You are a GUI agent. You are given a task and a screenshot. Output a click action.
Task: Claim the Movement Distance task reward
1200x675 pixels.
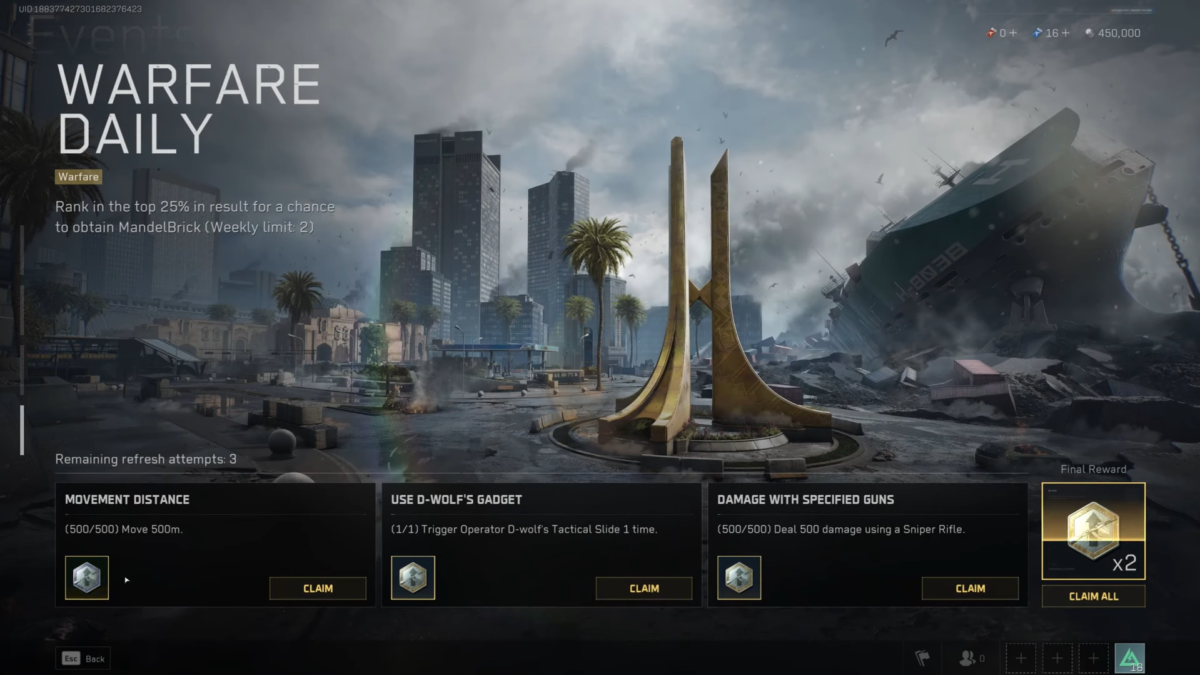click(317, 588)
